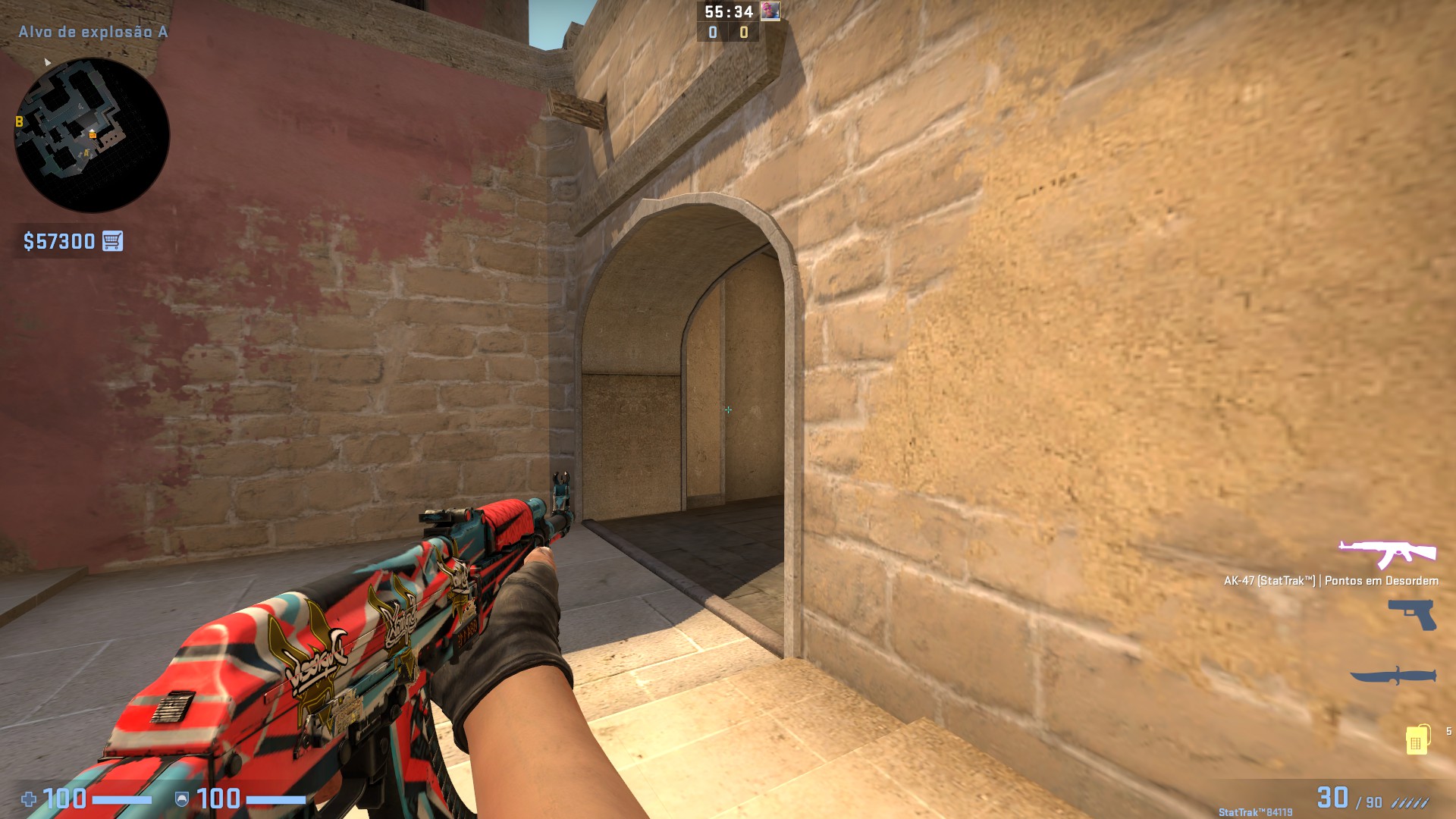
Task: Expand the round timer showing 55:34
Action: click(727, 11)
